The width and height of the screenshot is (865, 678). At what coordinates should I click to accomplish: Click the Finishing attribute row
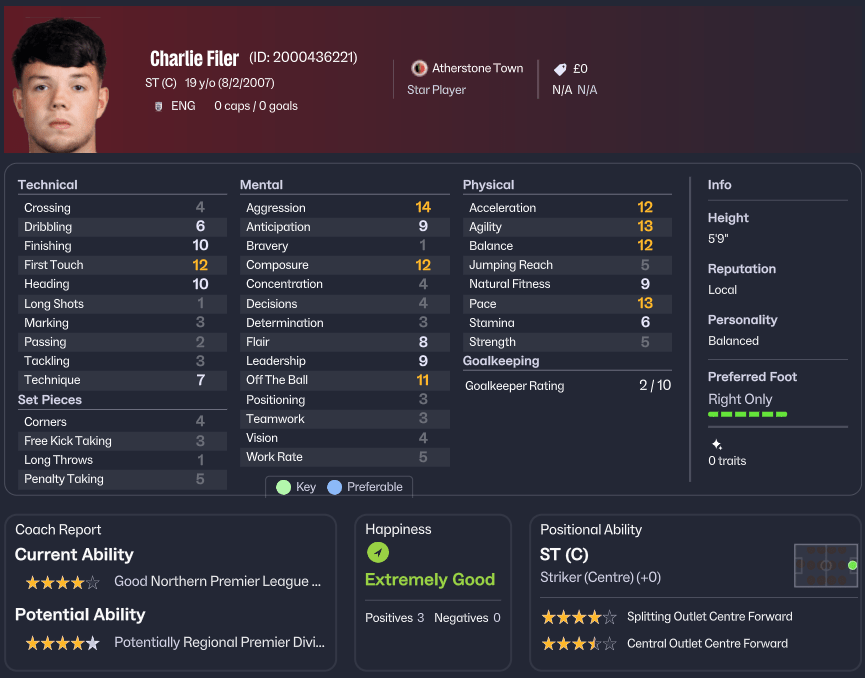pos(116,246)
